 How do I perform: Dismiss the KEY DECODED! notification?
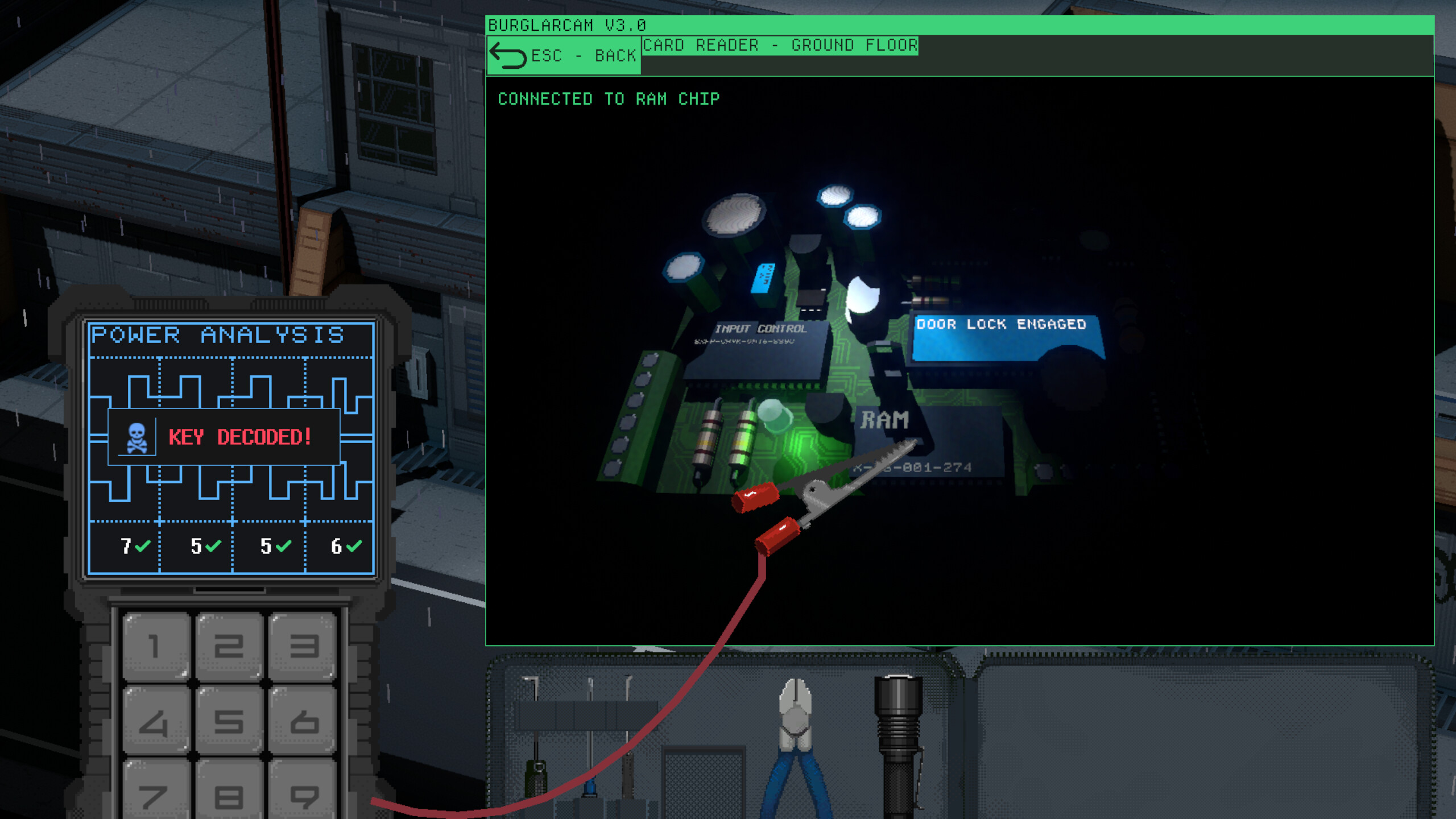pos(239,437)
